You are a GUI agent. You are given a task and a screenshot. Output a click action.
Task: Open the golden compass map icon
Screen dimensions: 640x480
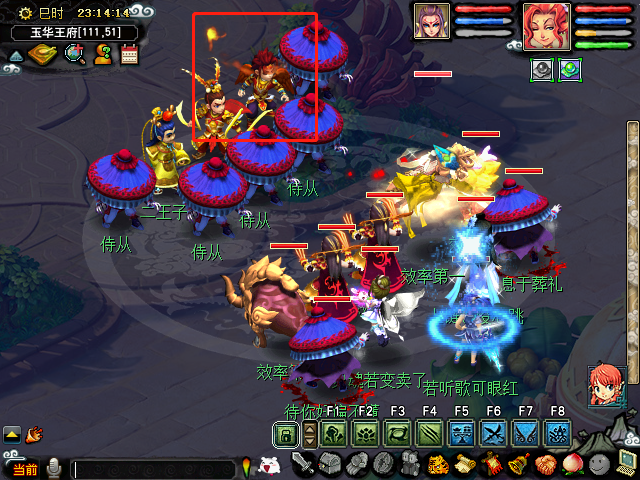pos(43,53)
